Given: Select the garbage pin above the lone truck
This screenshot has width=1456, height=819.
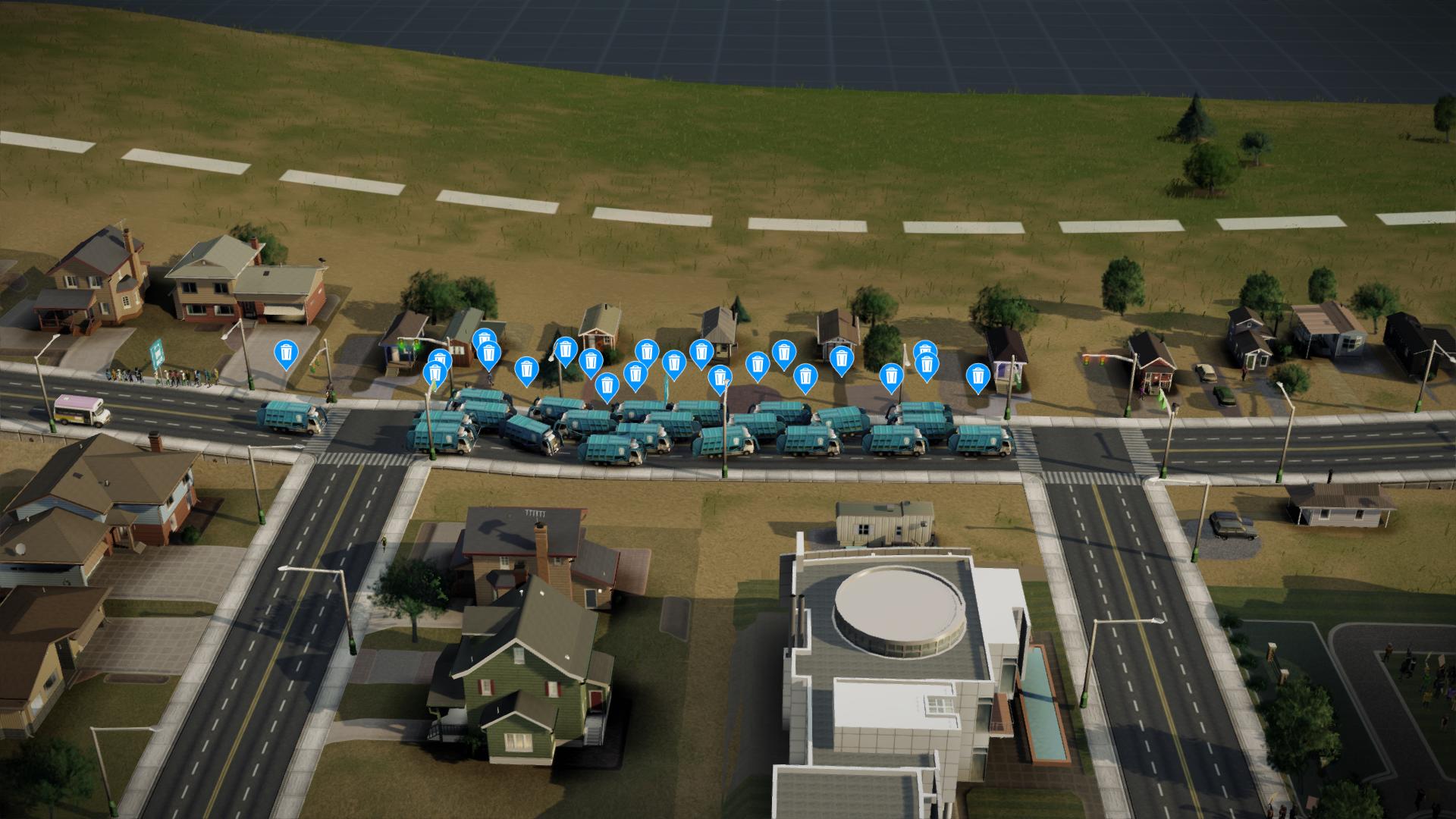Looking at the screenshot, I should click(286, 353).
